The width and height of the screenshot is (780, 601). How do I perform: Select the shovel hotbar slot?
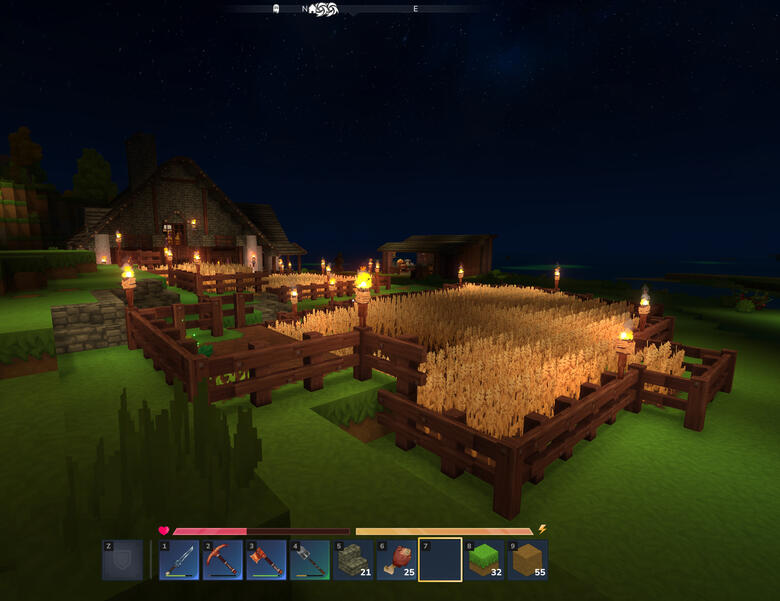click(310, 560)
